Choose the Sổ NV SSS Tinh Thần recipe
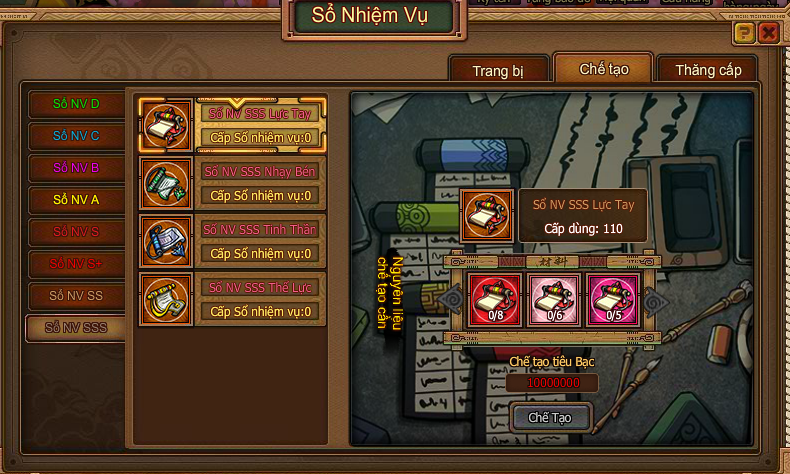The height and width of the screenshot is (474, 790). coord(232,241)
